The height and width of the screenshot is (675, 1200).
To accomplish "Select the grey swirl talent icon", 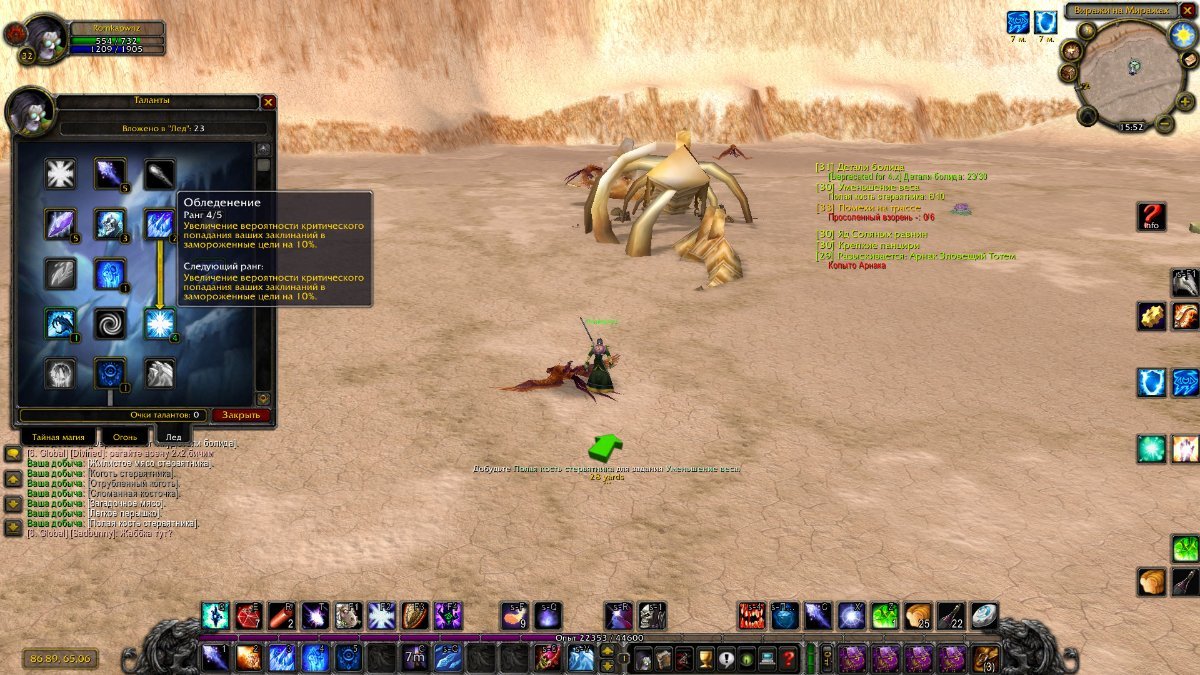I will pos(109,323).
